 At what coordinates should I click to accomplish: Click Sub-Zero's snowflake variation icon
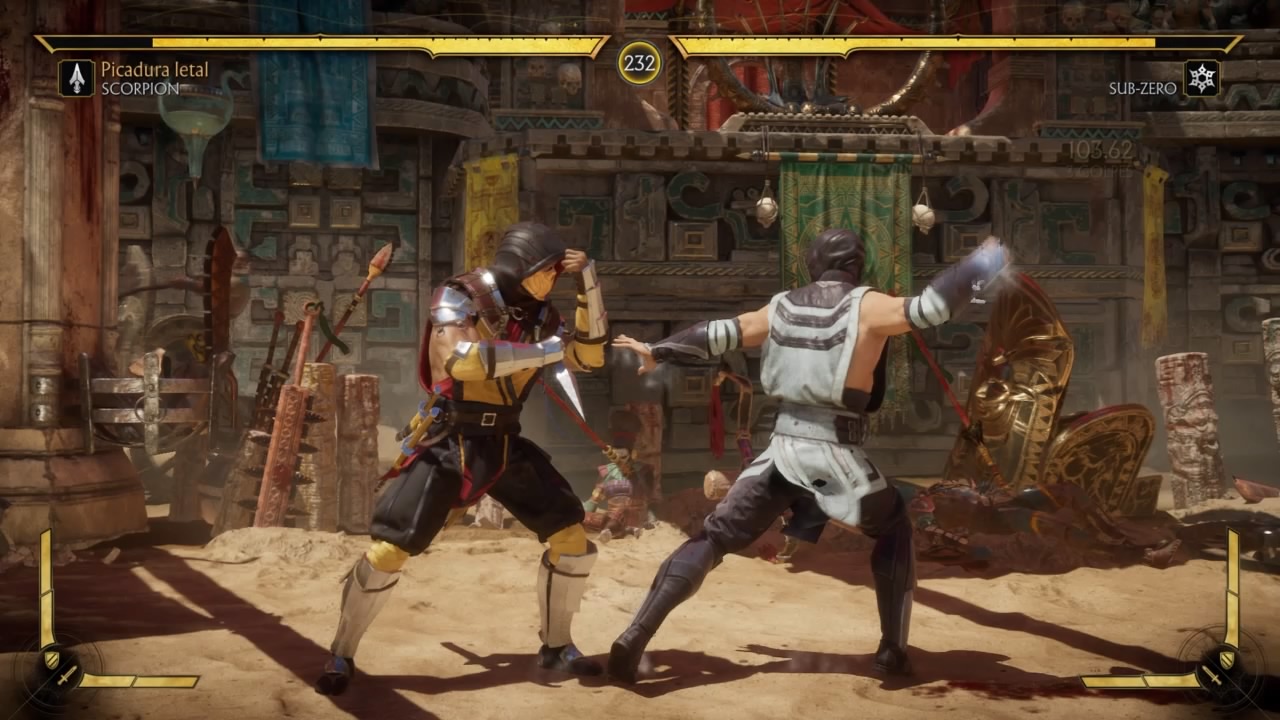pyautogui.click(x=1202, y=78)
